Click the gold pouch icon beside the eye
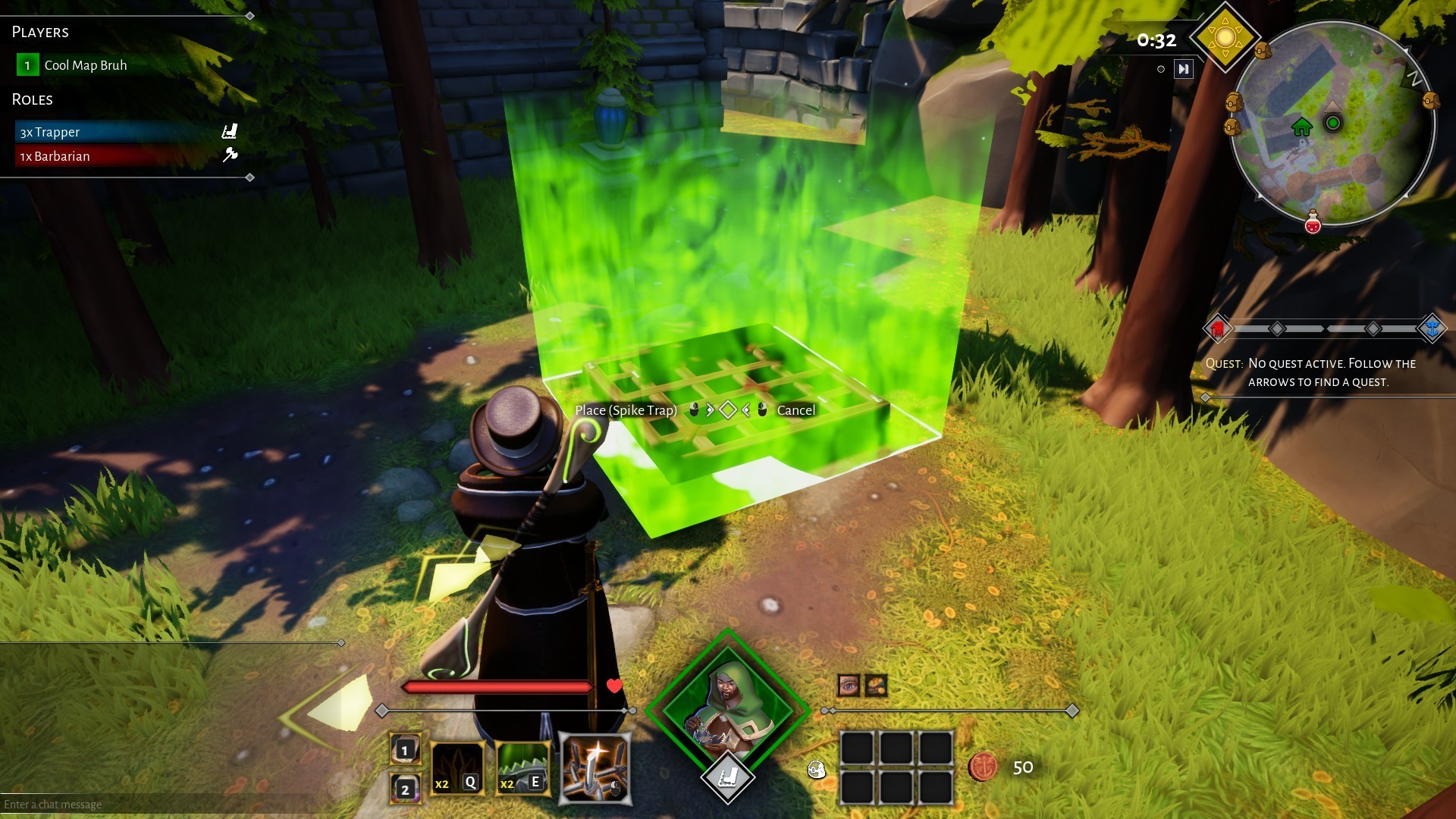Viewport: 1456px width, 819px height. (876, 686)
